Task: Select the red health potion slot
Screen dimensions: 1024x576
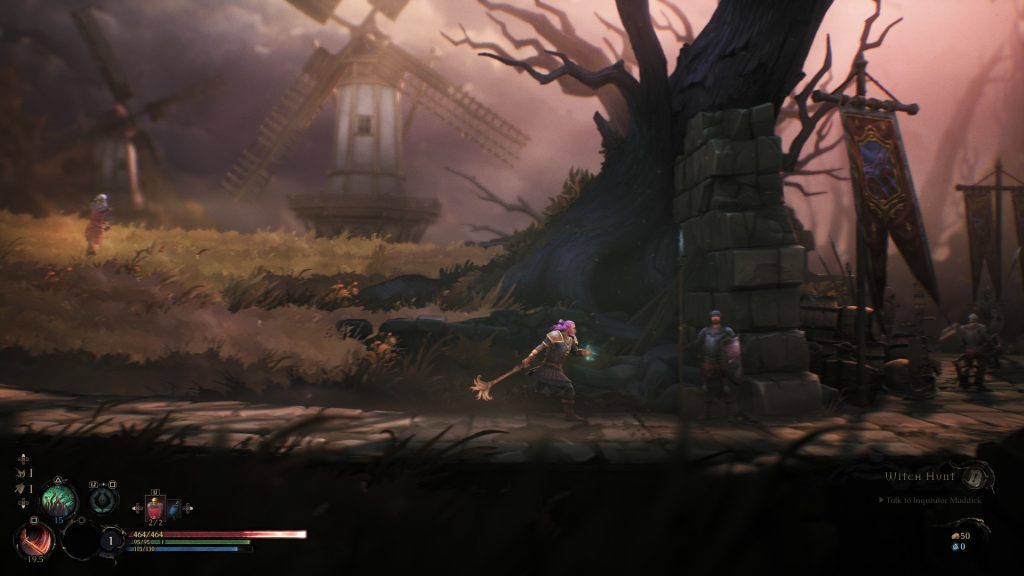Action: pyautogui.click(x=155, y=508)
